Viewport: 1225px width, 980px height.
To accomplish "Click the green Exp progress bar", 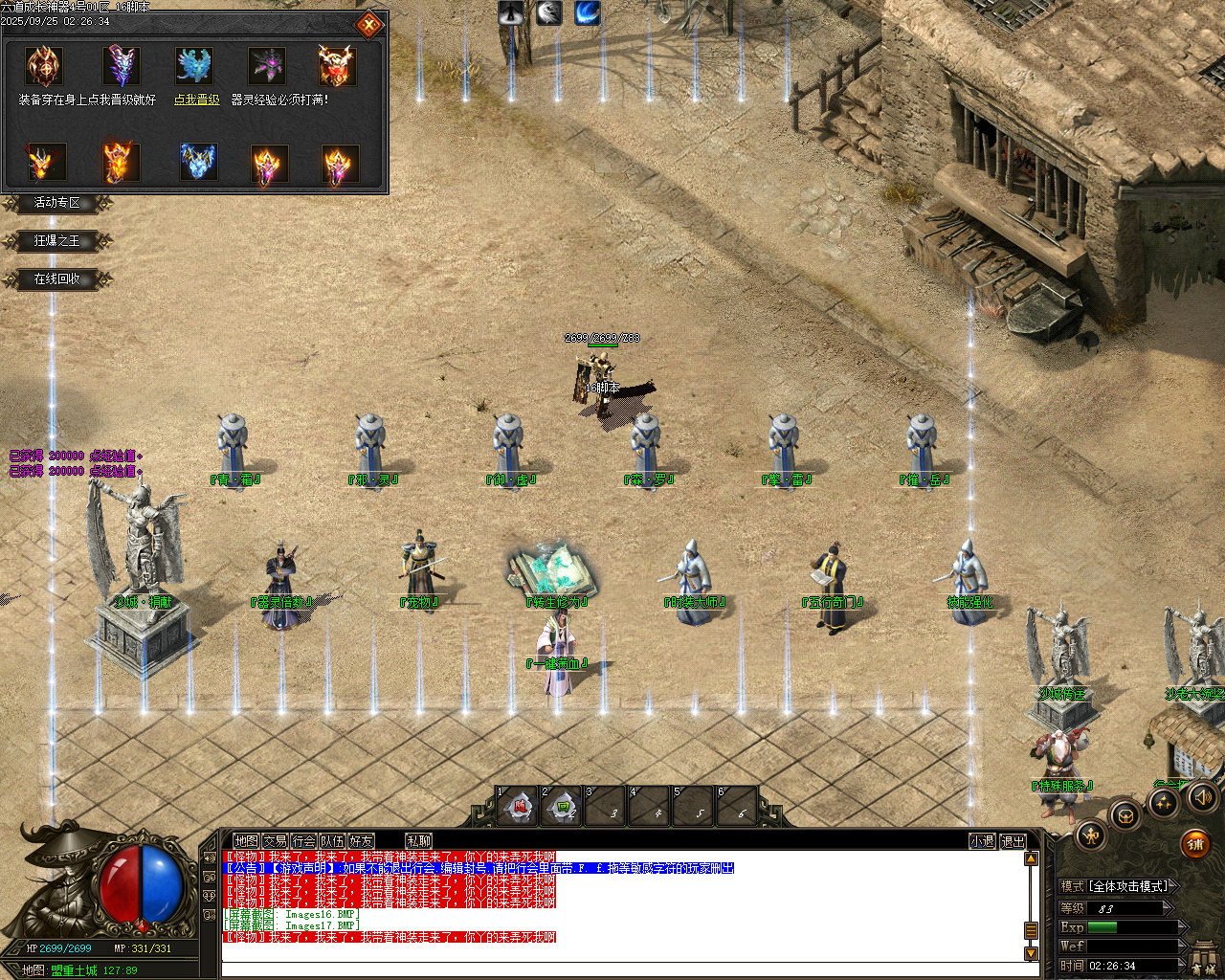I will (x=1101, y=926).
